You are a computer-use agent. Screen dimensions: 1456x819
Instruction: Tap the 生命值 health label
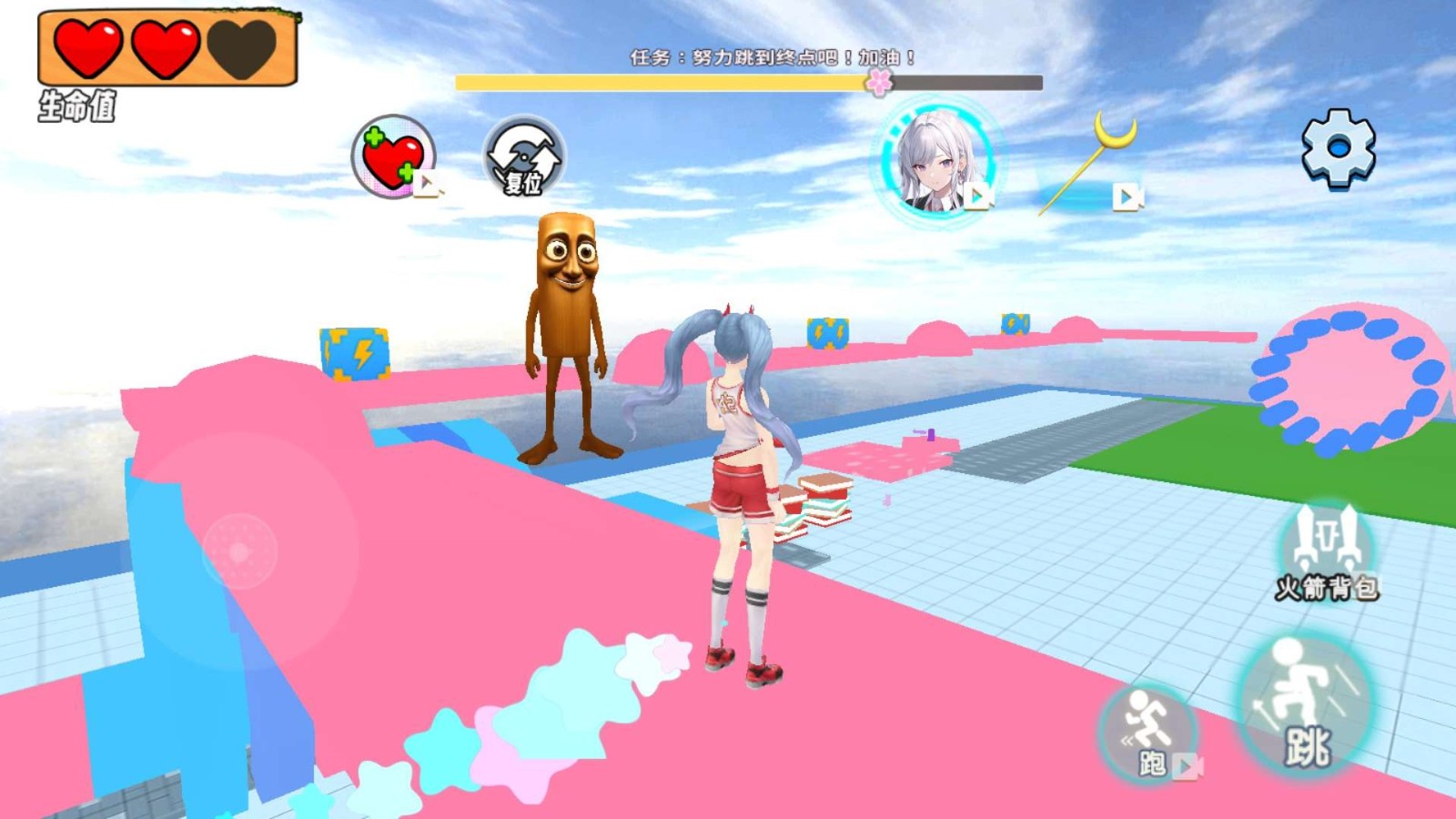tap(77, 105)
